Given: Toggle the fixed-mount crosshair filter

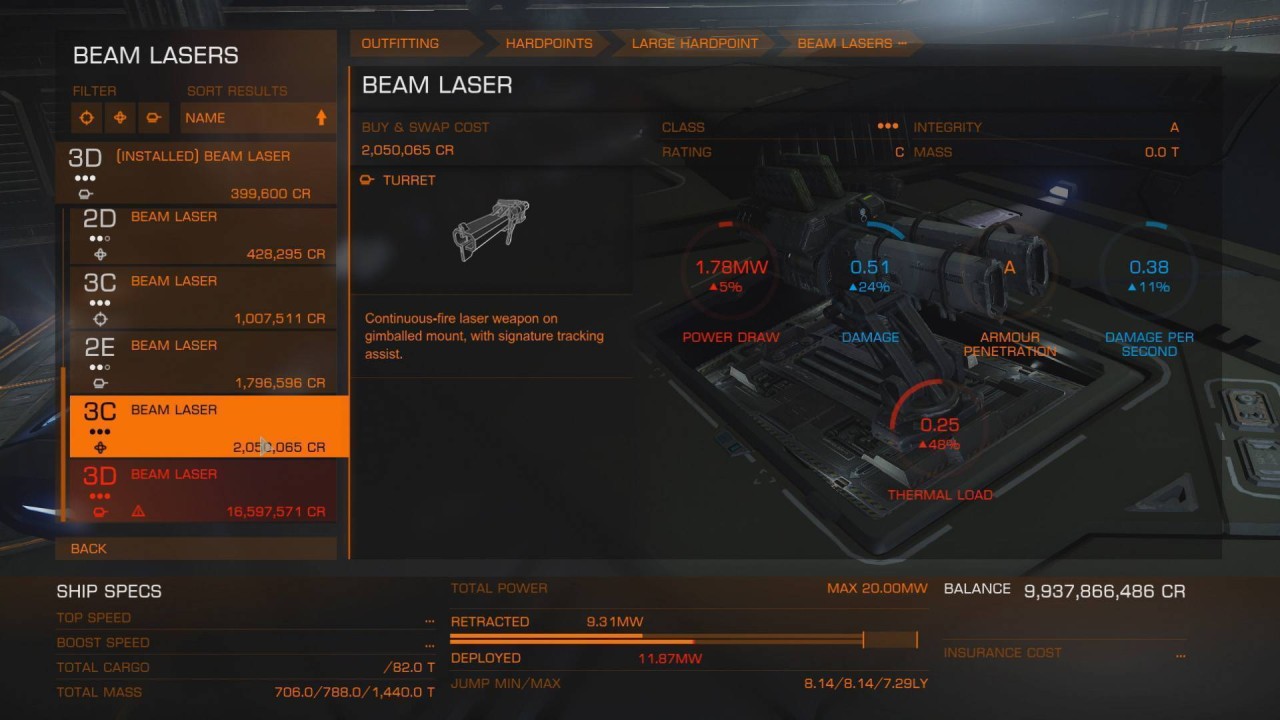Looking at the screenshot, I should click(x=87, y=118).
